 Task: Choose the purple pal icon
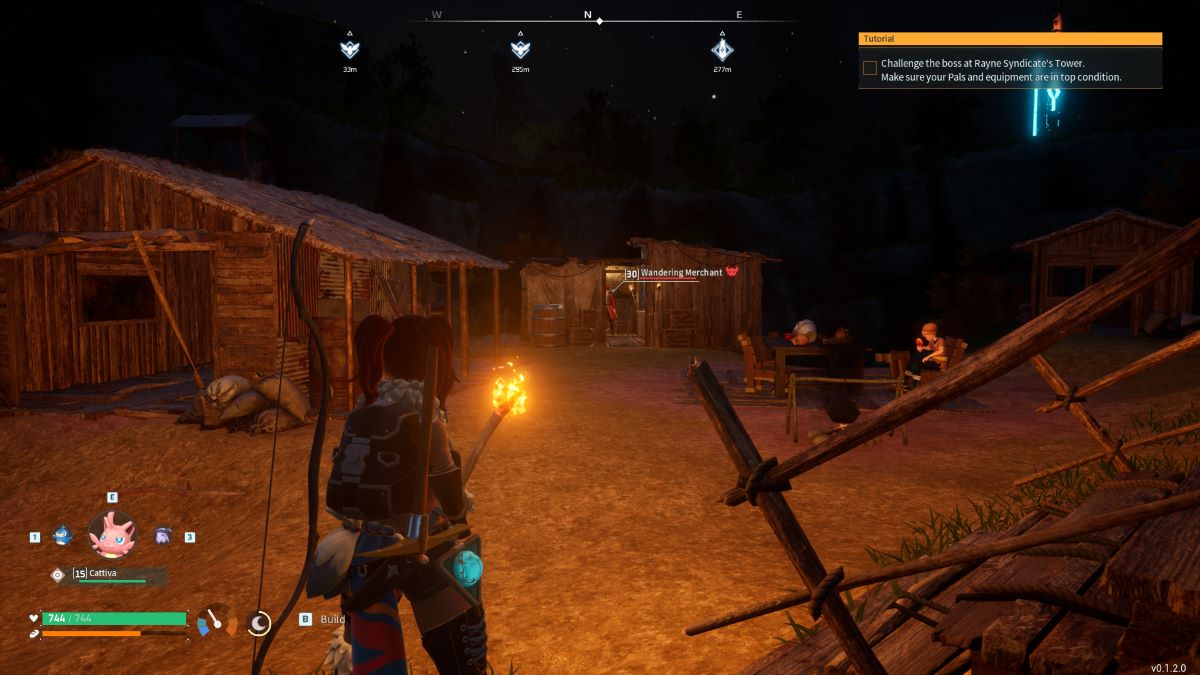pos(163,536)
